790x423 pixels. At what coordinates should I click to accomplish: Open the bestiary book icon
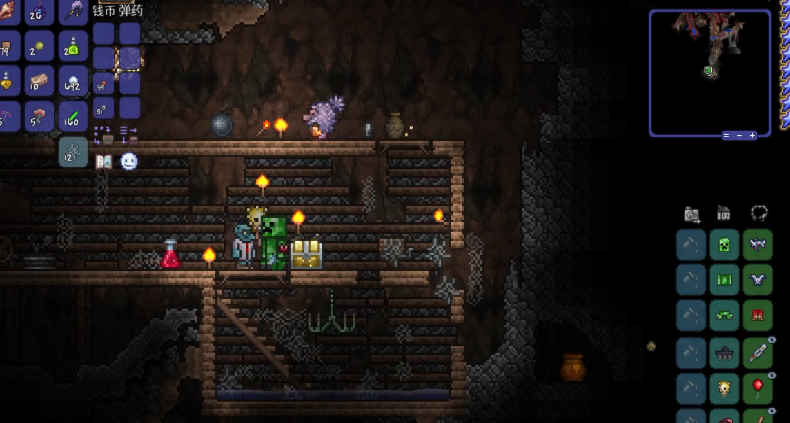103,161
